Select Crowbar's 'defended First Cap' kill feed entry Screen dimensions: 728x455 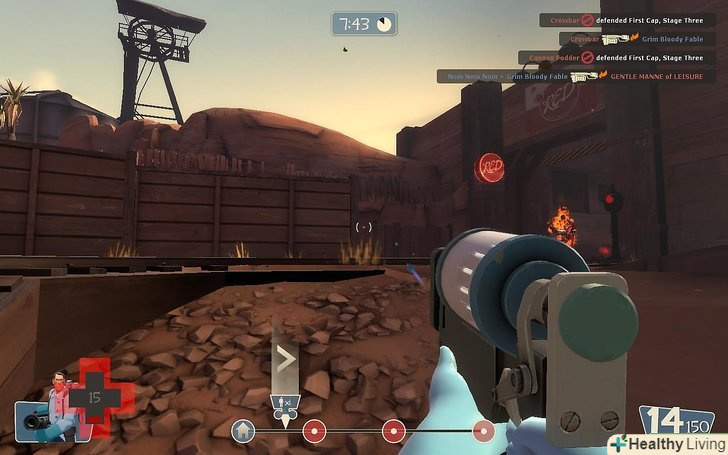pyautogui.click(x=626, y=20)
